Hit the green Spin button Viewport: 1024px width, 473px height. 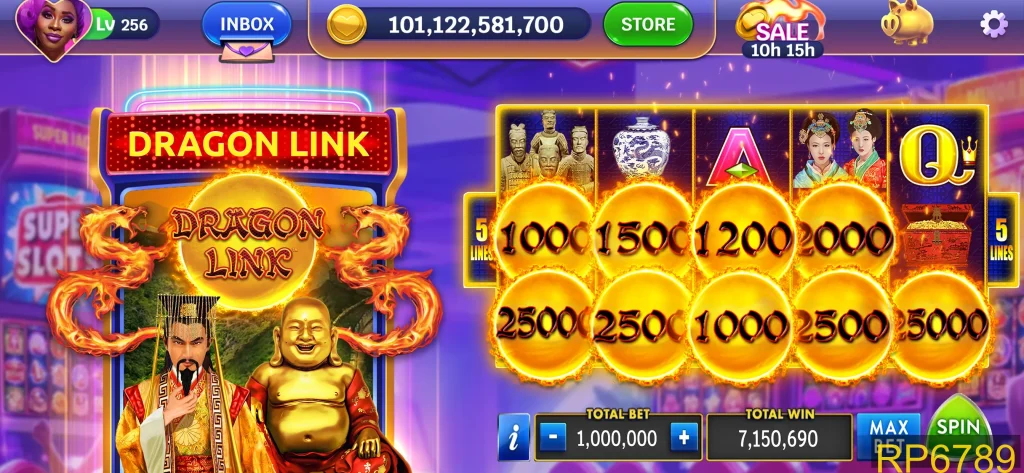(x=958, y=430)
